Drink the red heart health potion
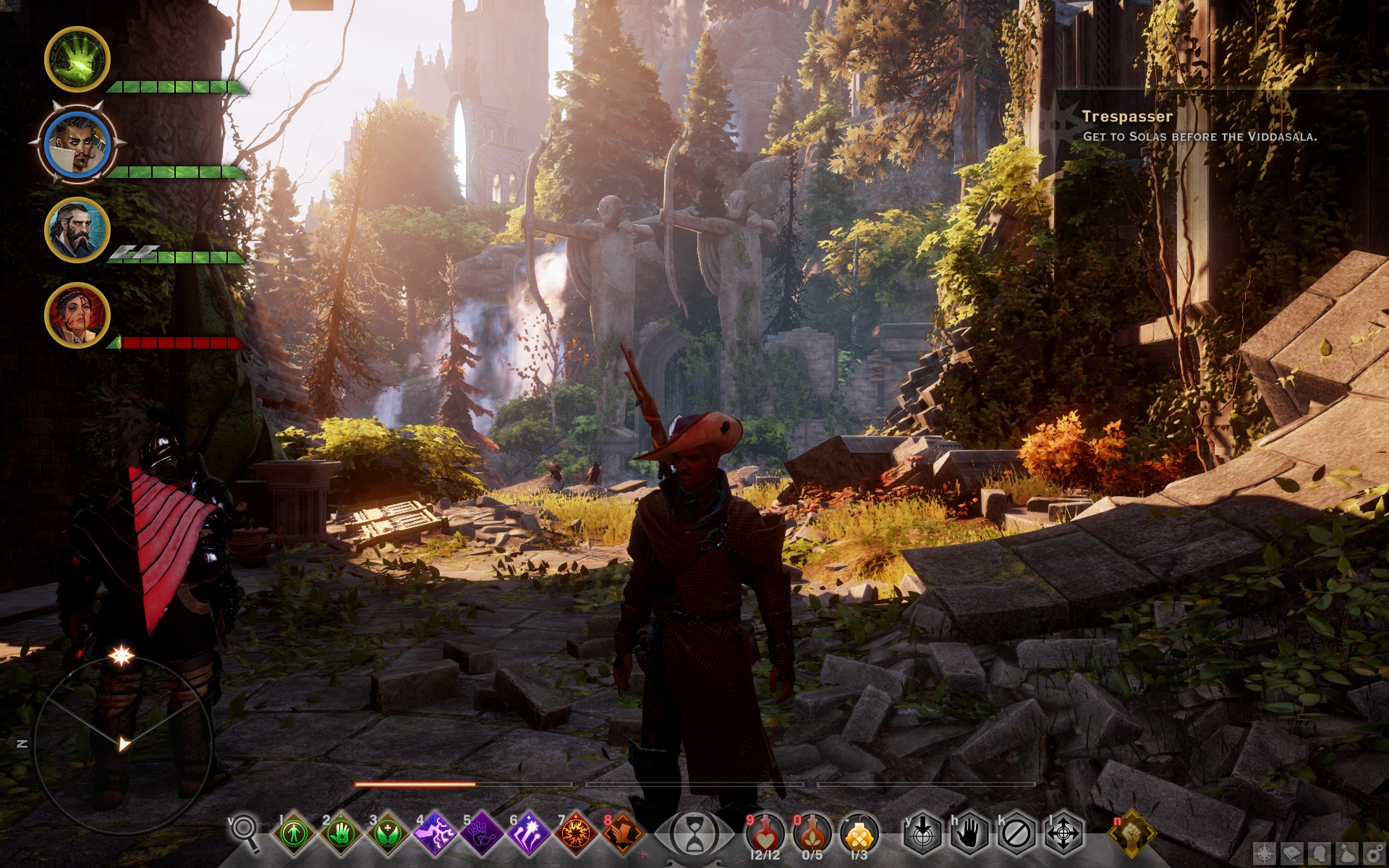The image size is (1389, 868). (x=765, y=834)
